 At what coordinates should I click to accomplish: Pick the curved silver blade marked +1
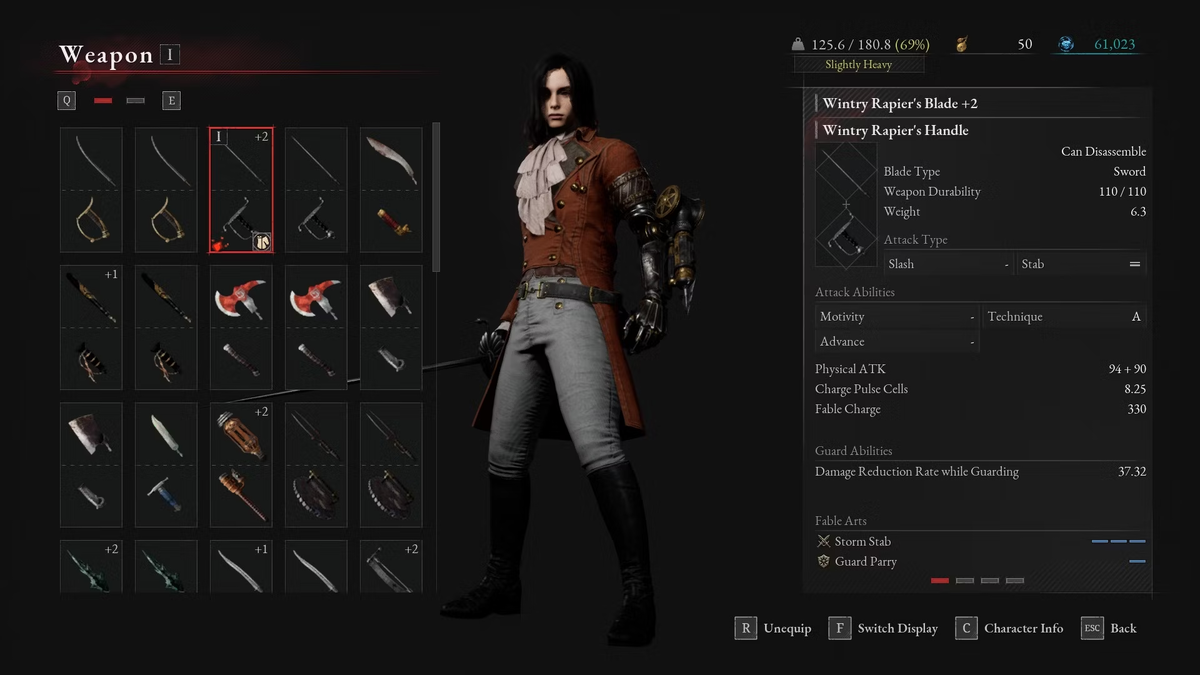pyautogui.click(x=241, y=566)
